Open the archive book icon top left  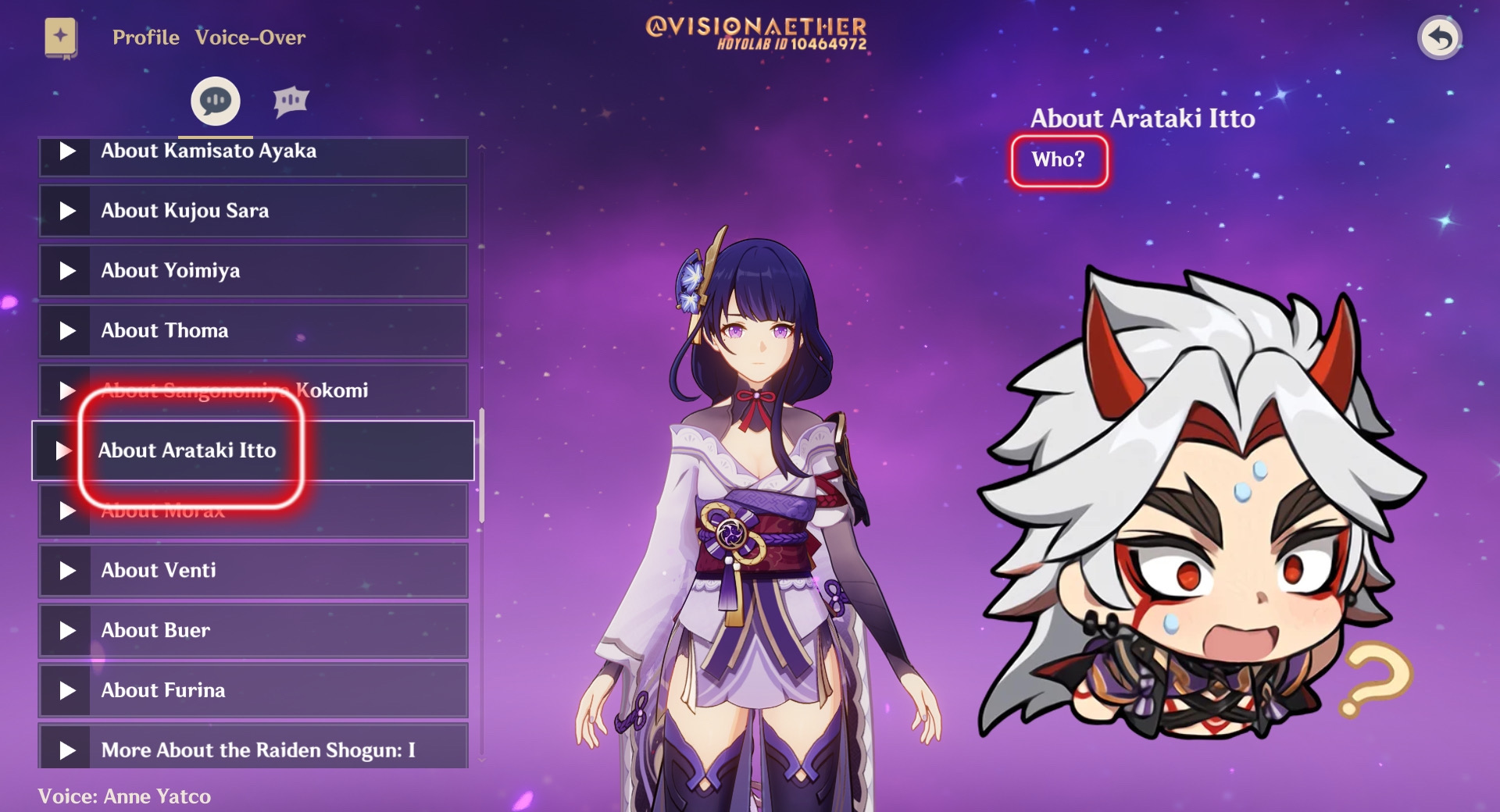pos(61,37)
